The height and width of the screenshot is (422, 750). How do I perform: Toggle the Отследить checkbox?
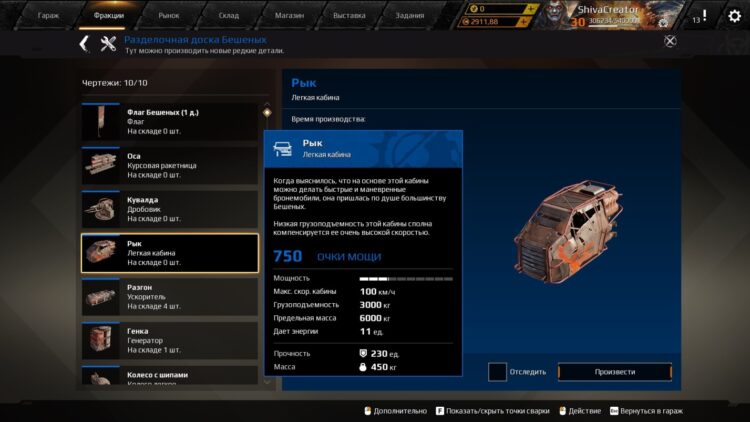click(x=497, y=372)
